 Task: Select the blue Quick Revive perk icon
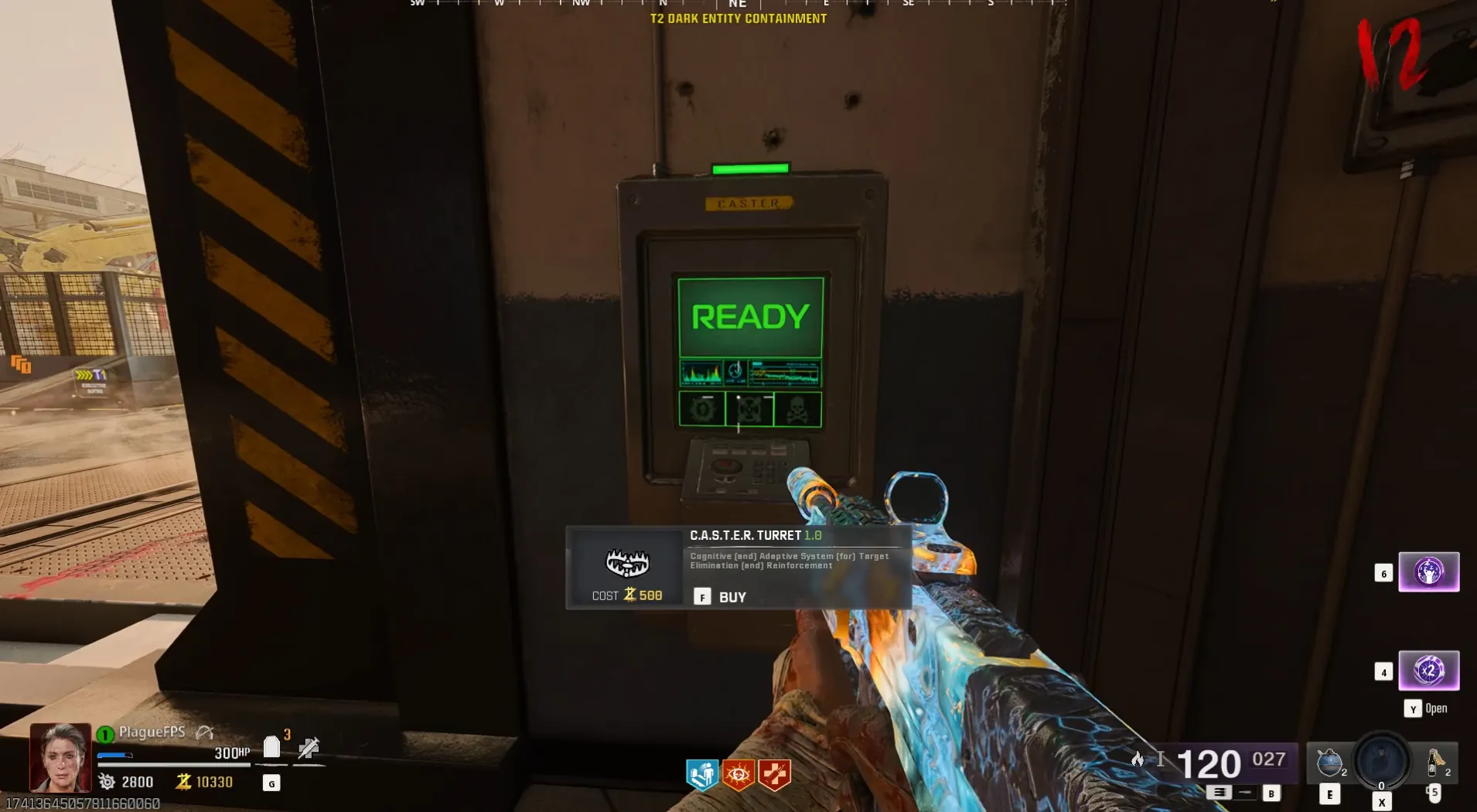click(x=702, y=774)
